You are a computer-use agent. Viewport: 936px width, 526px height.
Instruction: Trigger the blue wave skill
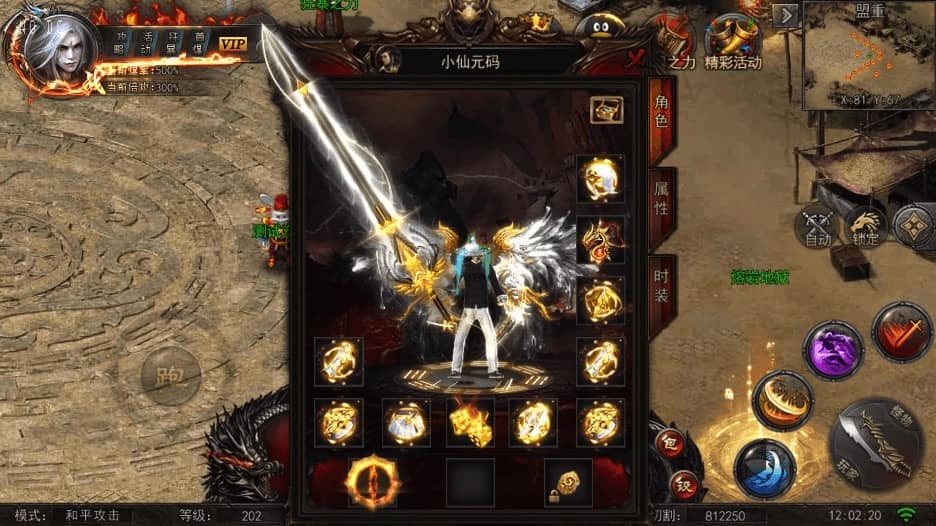click(x=764, y=467)
